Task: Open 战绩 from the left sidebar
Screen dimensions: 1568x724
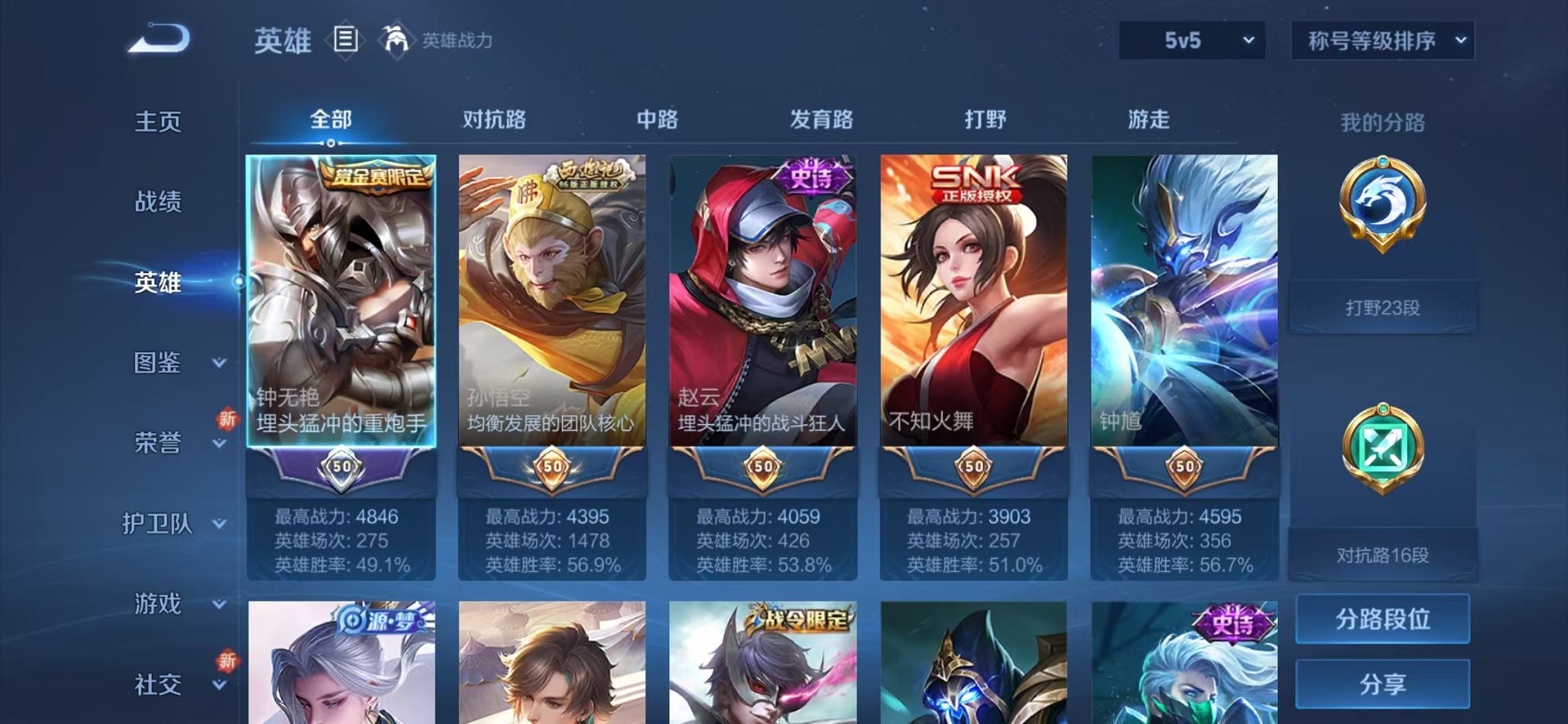Action: pyautogui.click(x=158, y=202)
